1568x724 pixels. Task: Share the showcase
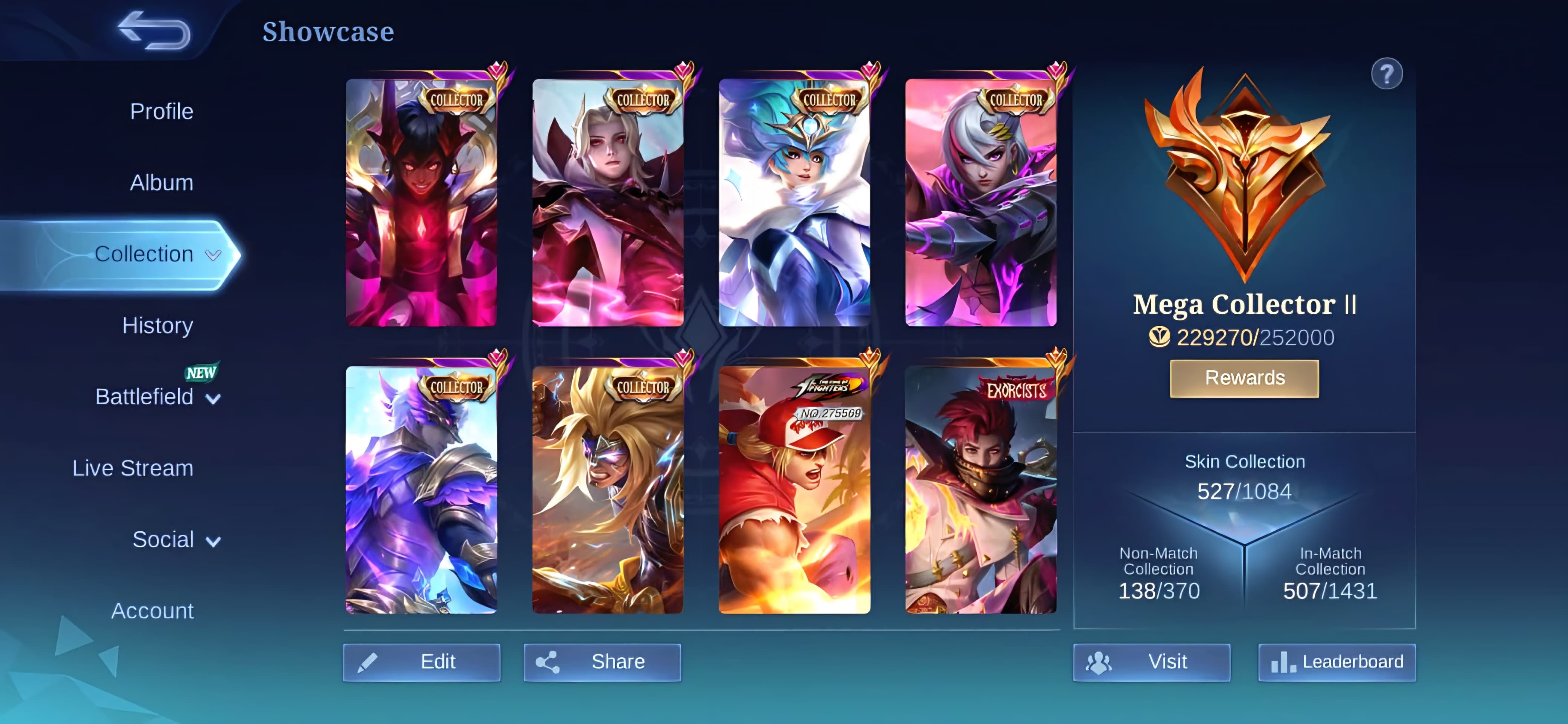602,662
